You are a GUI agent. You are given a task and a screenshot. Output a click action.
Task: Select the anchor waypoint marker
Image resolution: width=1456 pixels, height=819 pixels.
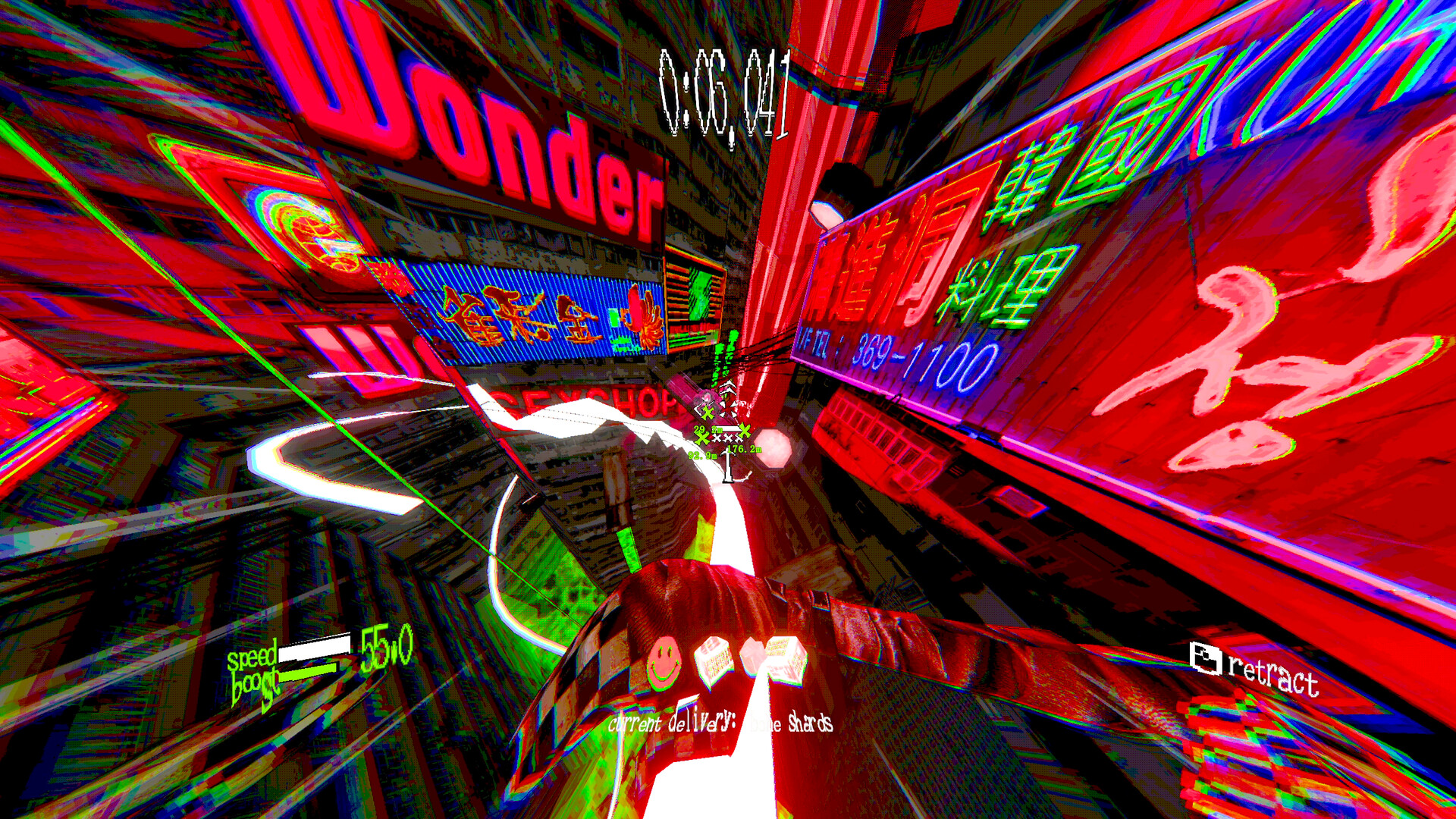tap(726, 466)
